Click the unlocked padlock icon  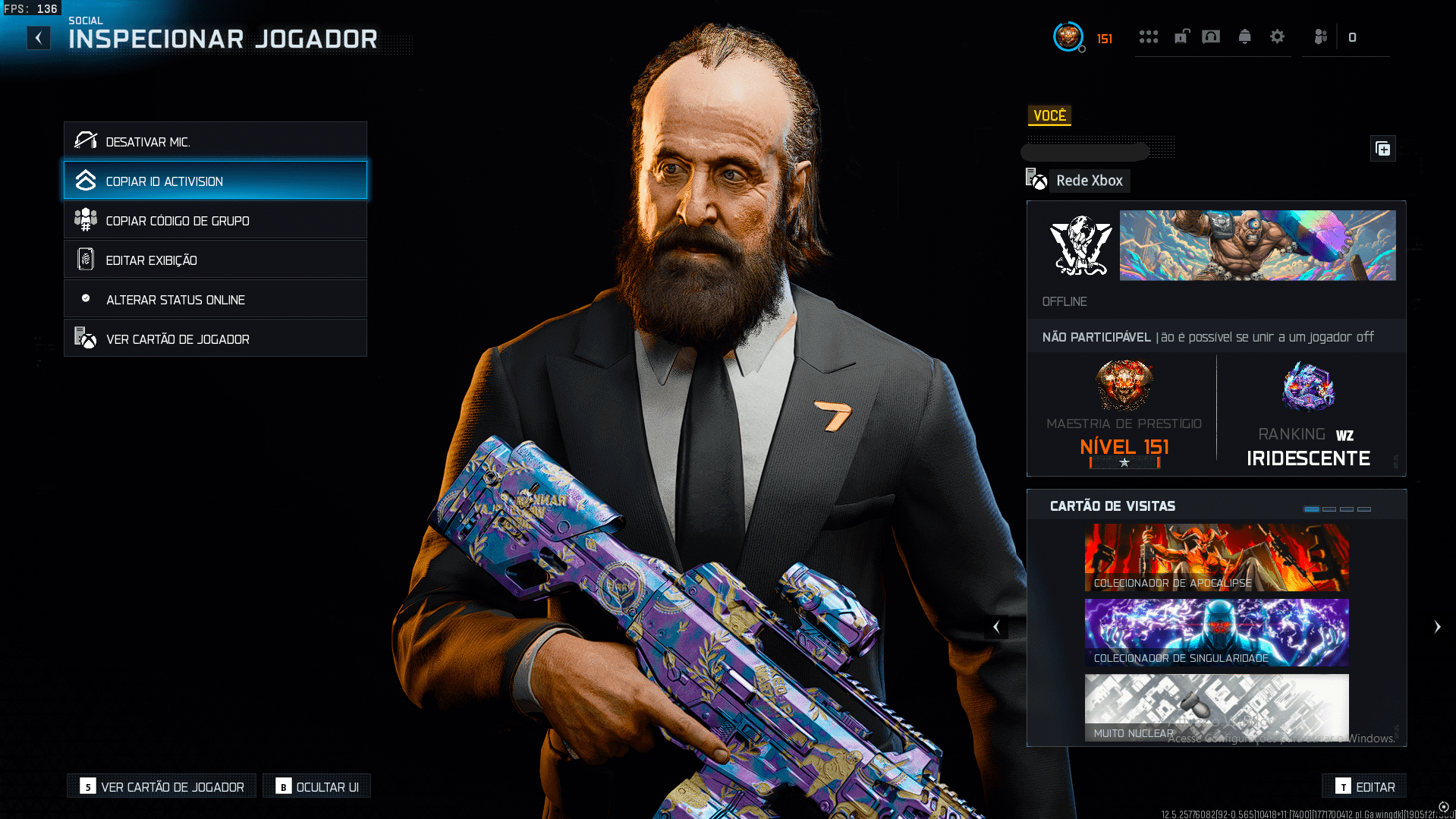(x=1181, y=36)
